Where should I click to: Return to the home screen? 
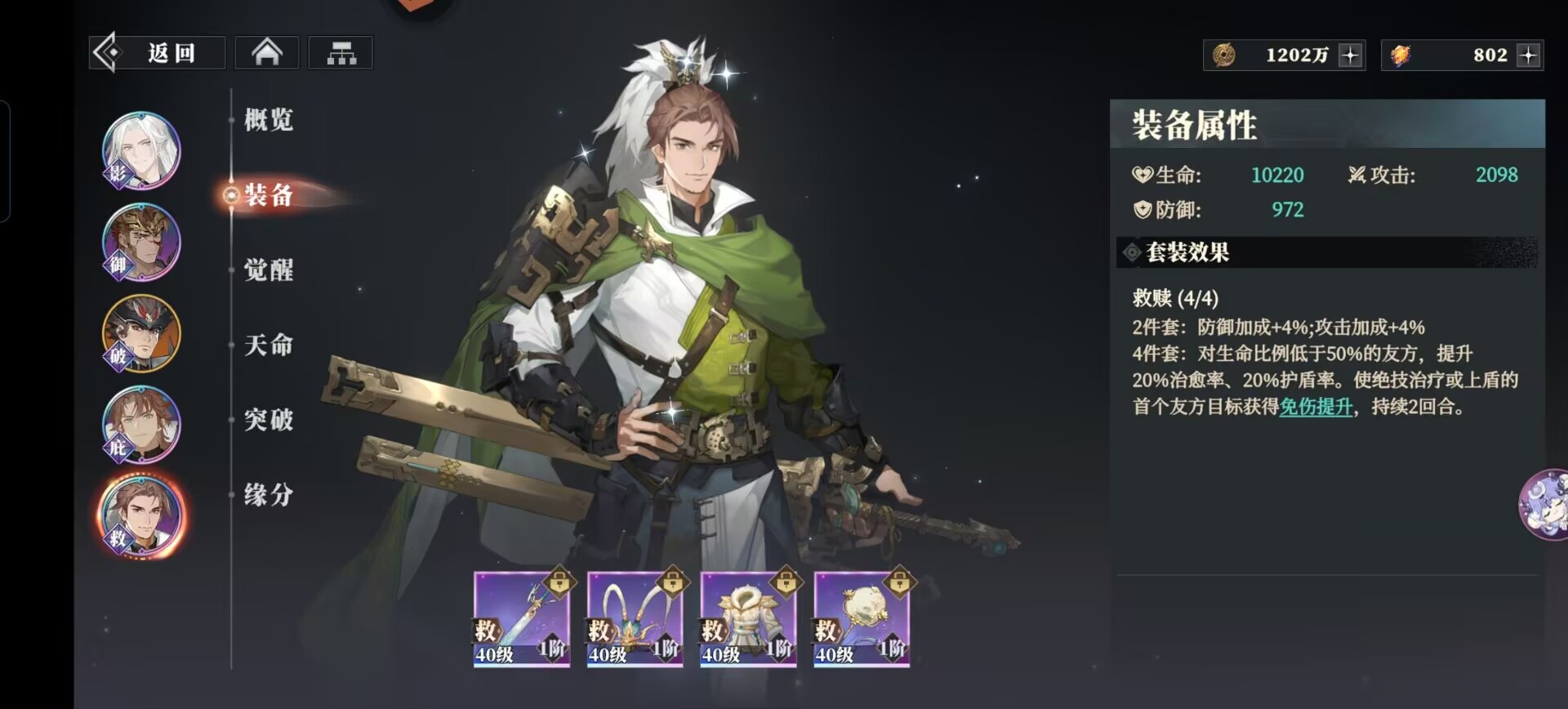tap(267, 53)
